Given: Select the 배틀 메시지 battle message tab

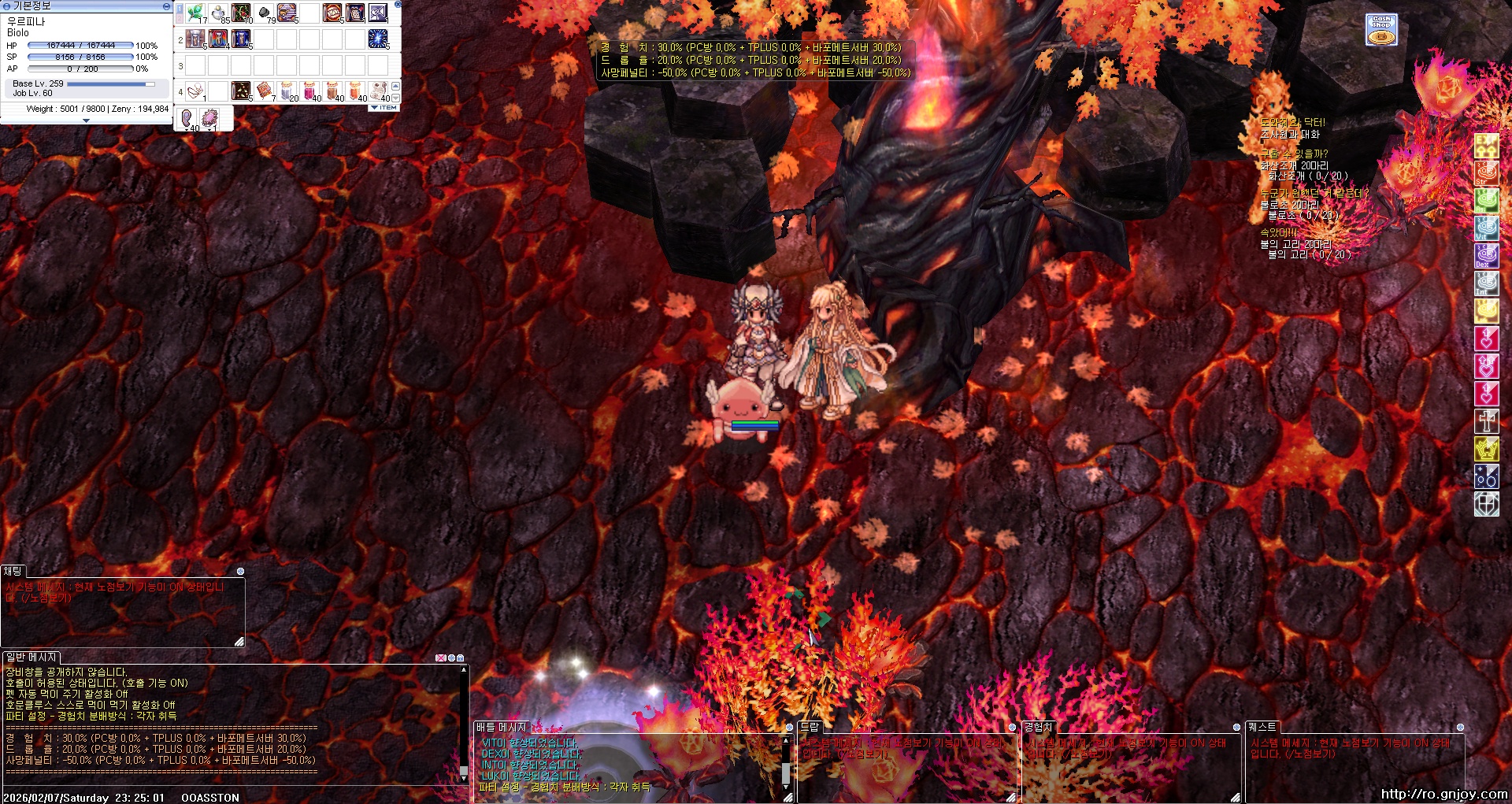Looking at the screenshot, I should pos(501,727).
